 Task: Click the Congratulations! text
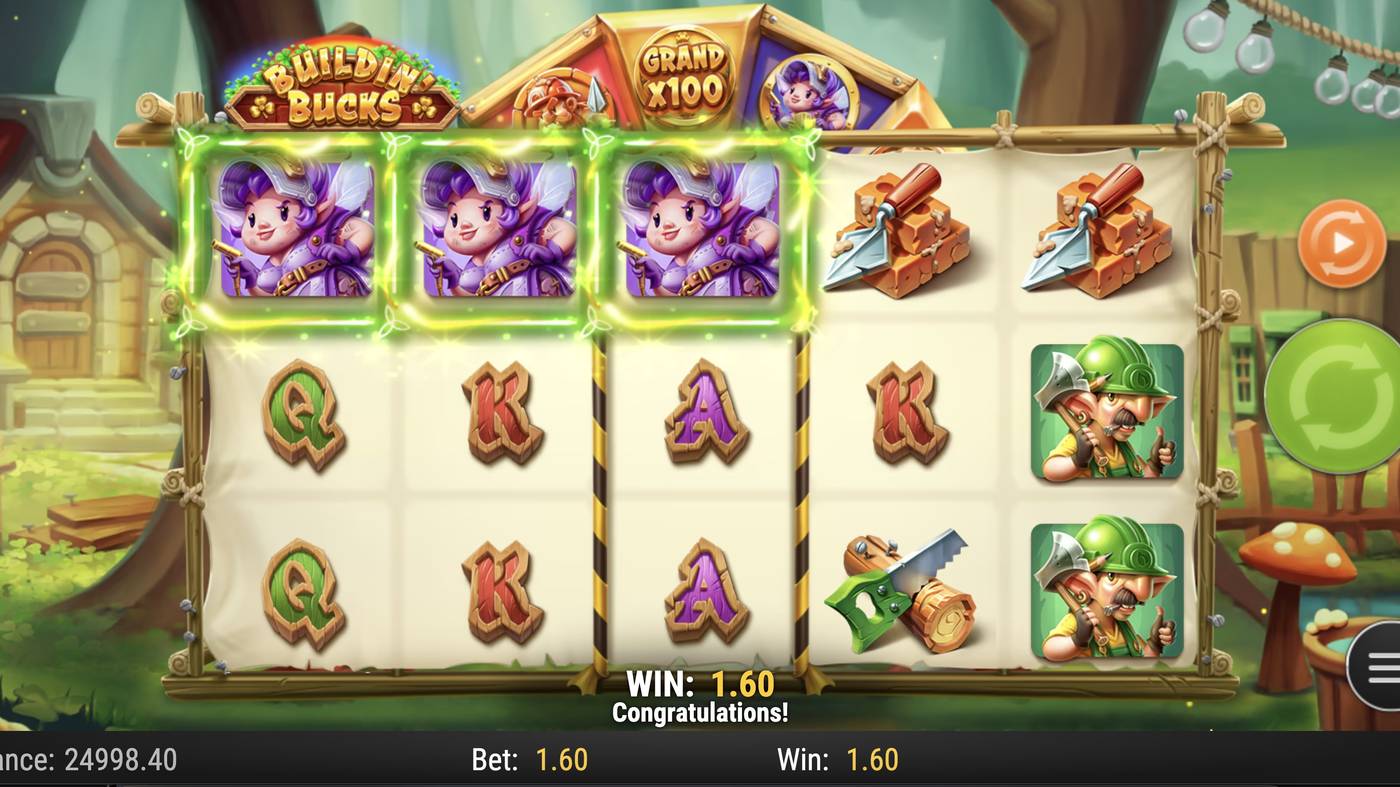701,712
